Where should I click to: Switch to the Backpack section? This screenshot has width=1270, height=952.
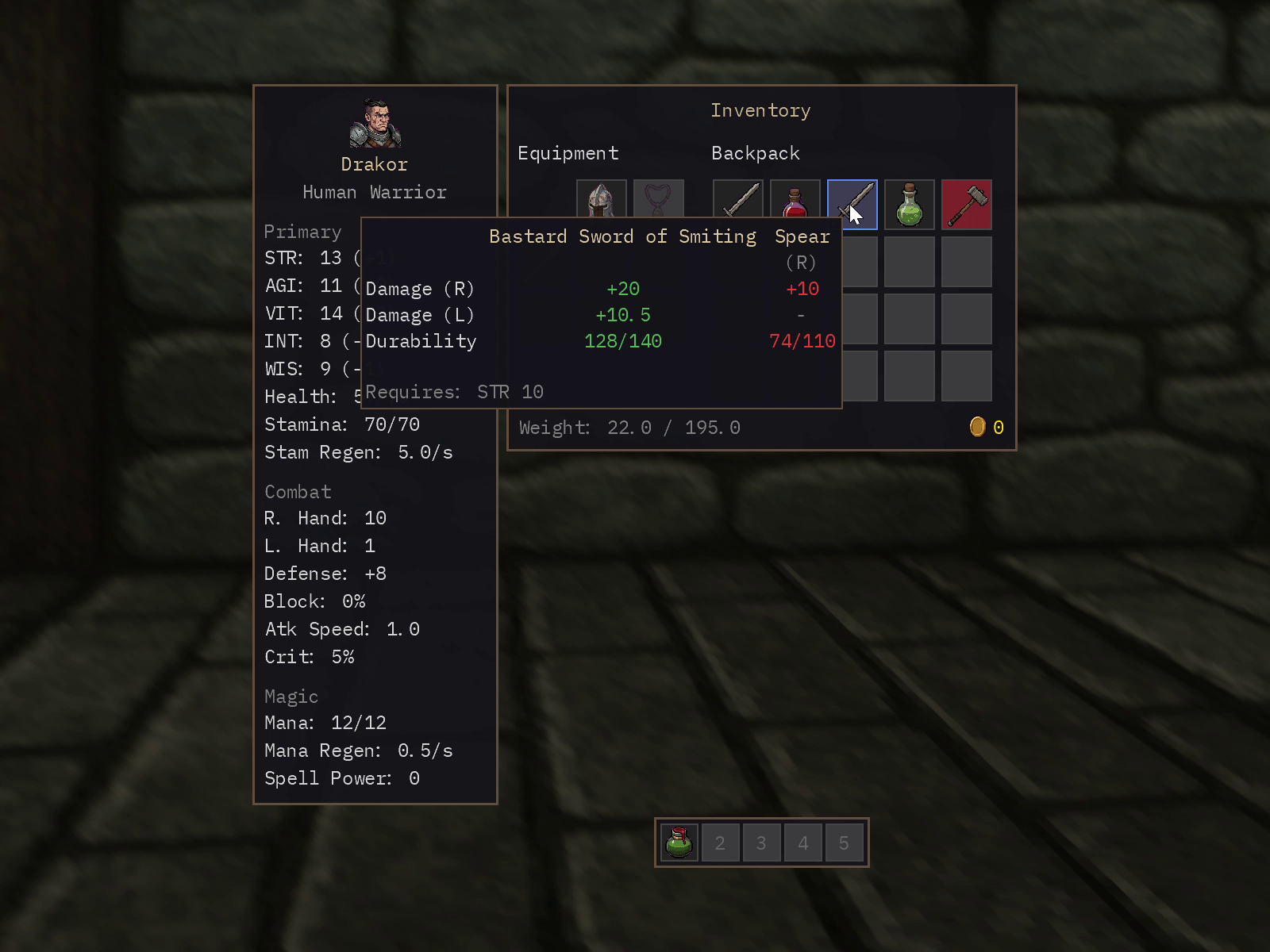point(755,153)
